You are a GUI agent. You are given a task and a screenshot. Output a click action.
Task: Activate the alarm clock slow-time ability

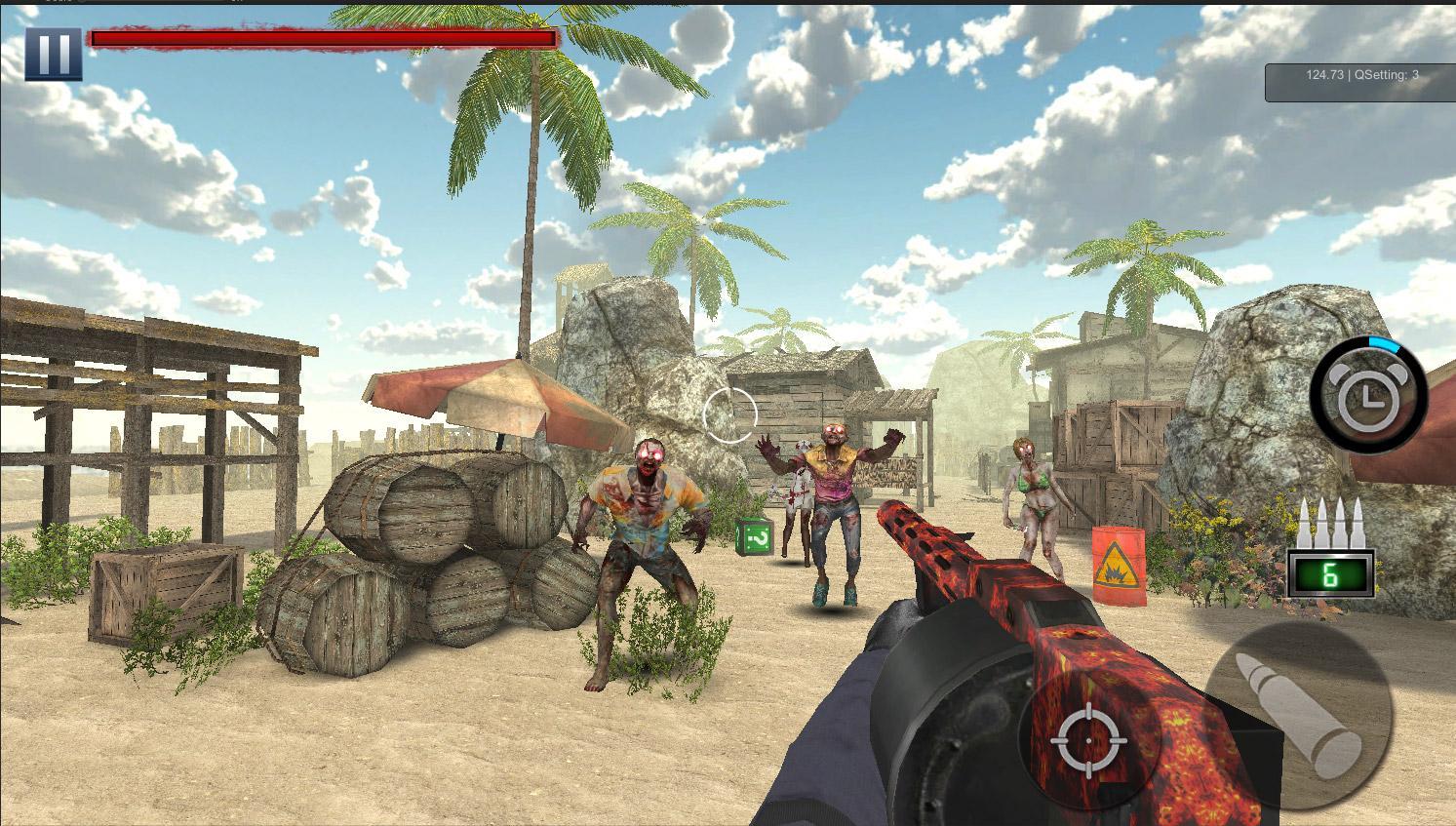[x=1368, y=393]
